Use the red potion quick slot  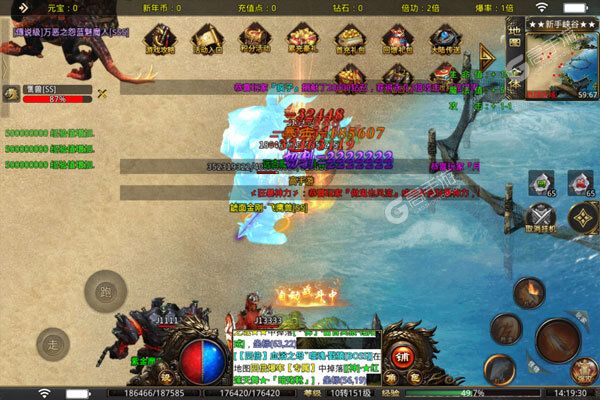[x=581, y=180]
